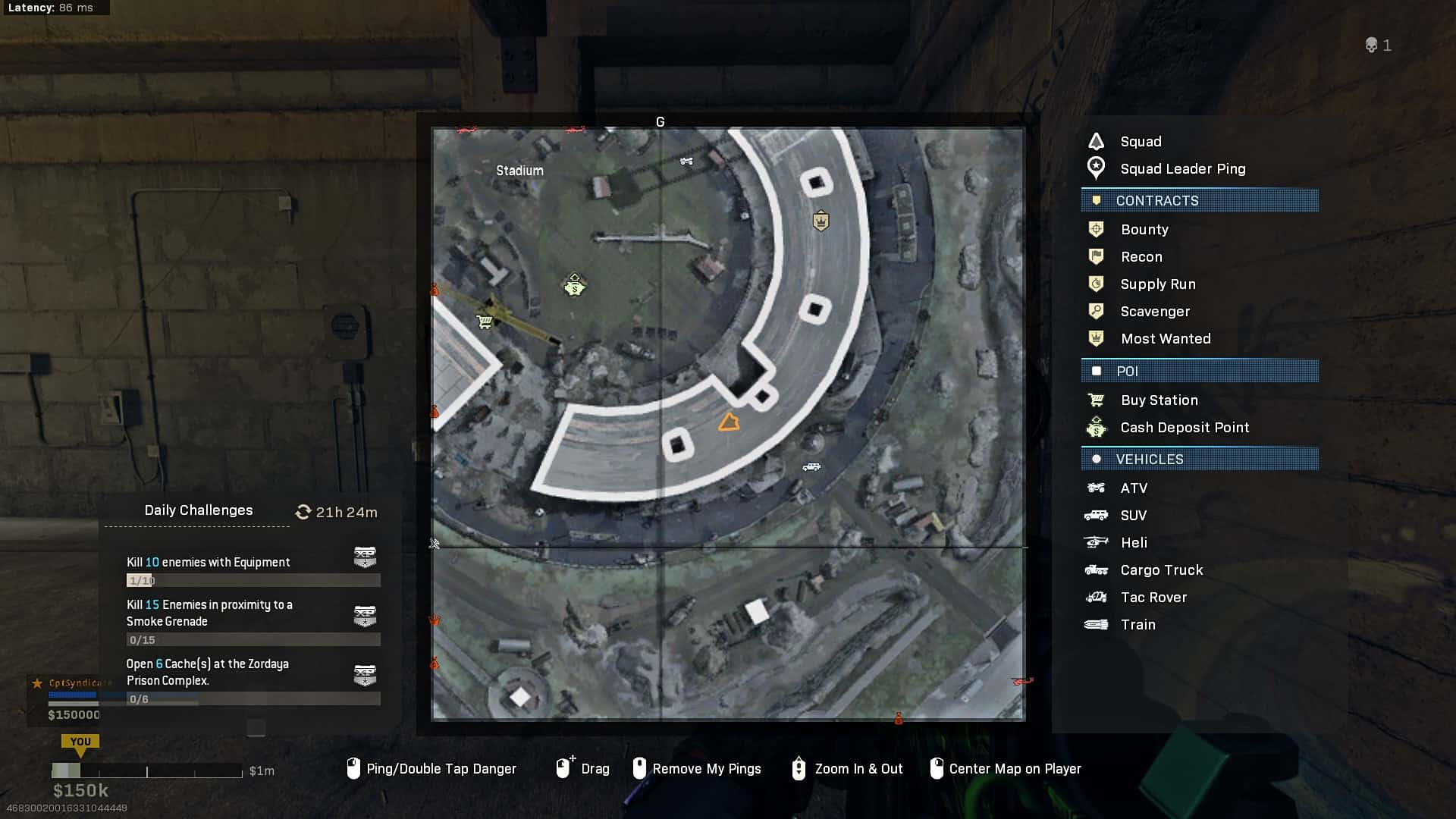Click the Heli vehicle legend entry
The image size is (1456, 819).
tap(1133, 543)
